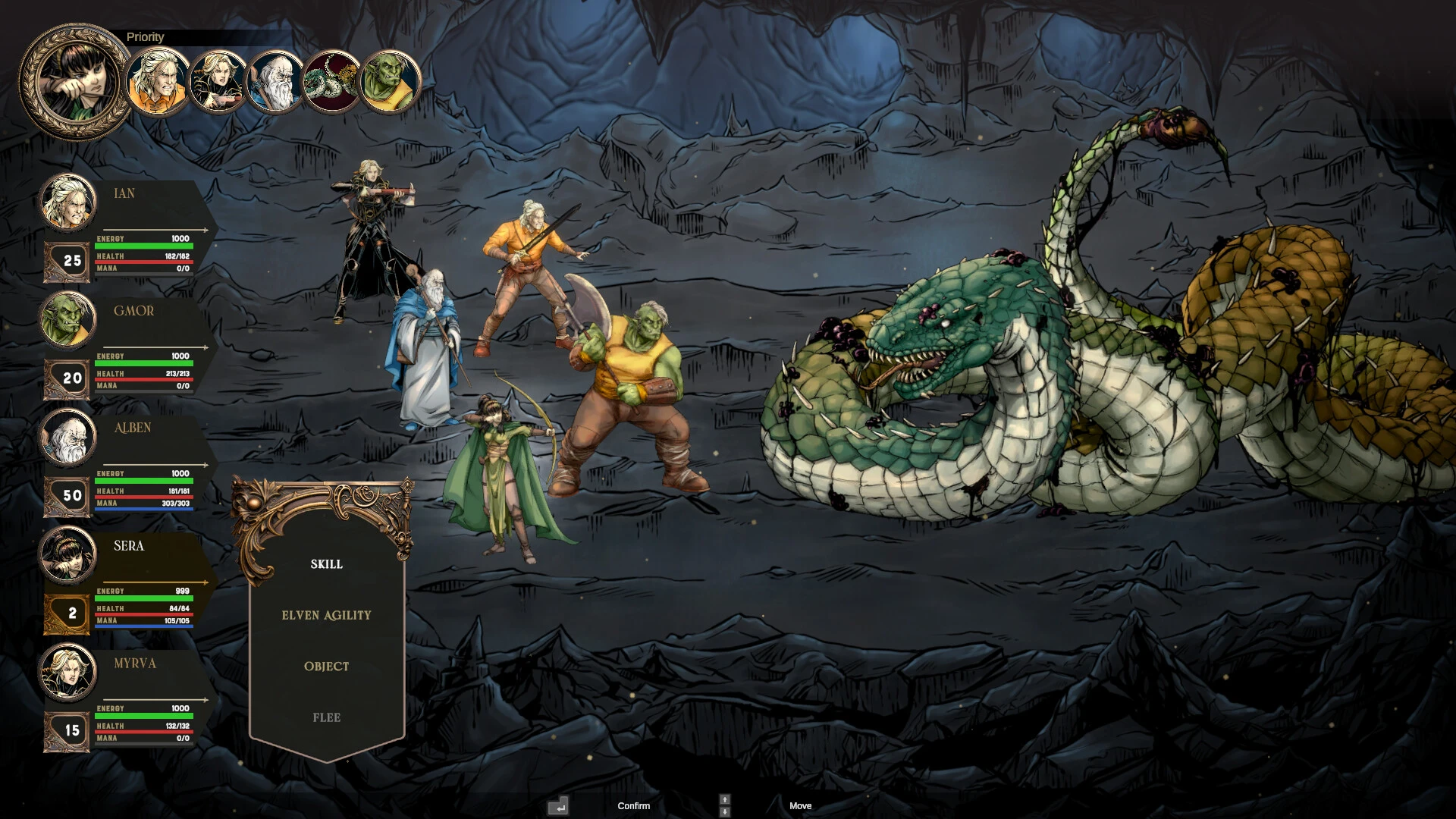Open the Object menu entry
Screen dimensions: 1456x819
[326, 667]
